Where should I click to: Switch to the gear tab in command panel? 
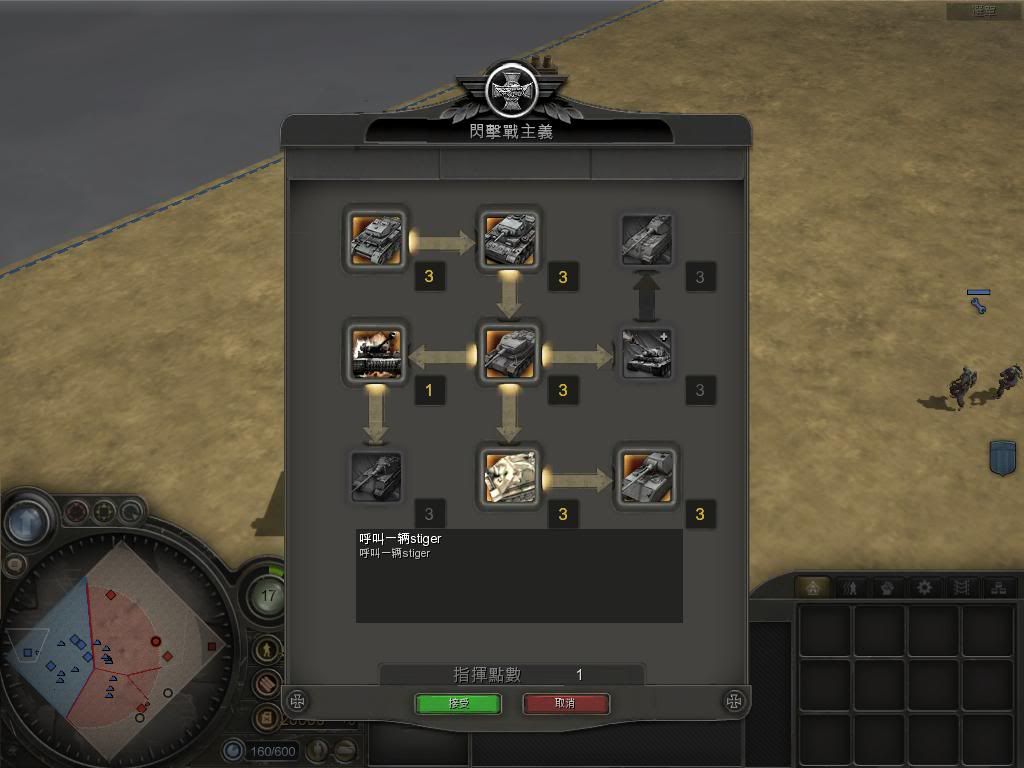pyautogui.click(x=924, y=587)
